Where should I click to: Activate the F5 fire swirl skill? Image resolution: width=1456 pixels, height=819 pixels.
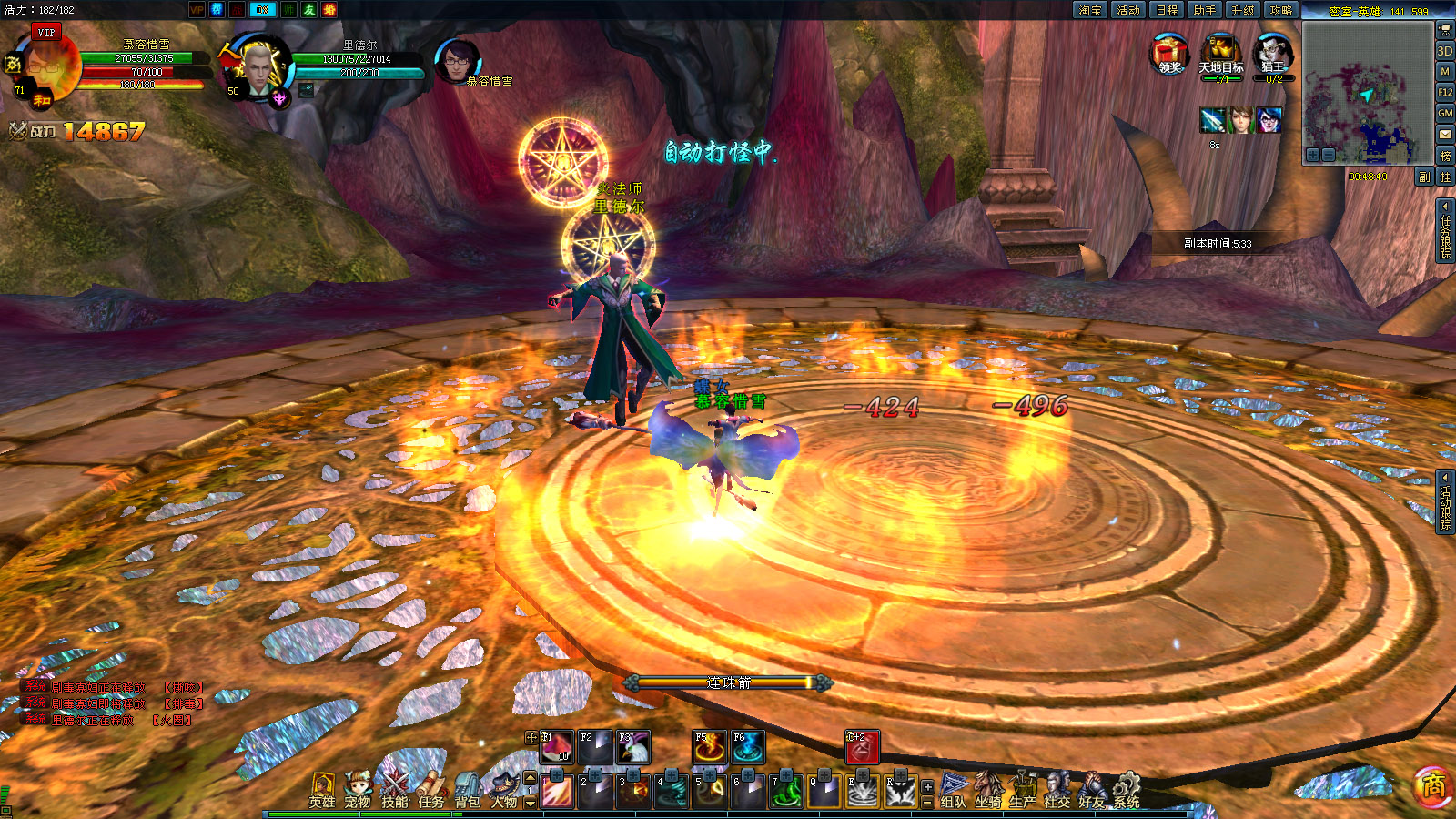point(710,747)
